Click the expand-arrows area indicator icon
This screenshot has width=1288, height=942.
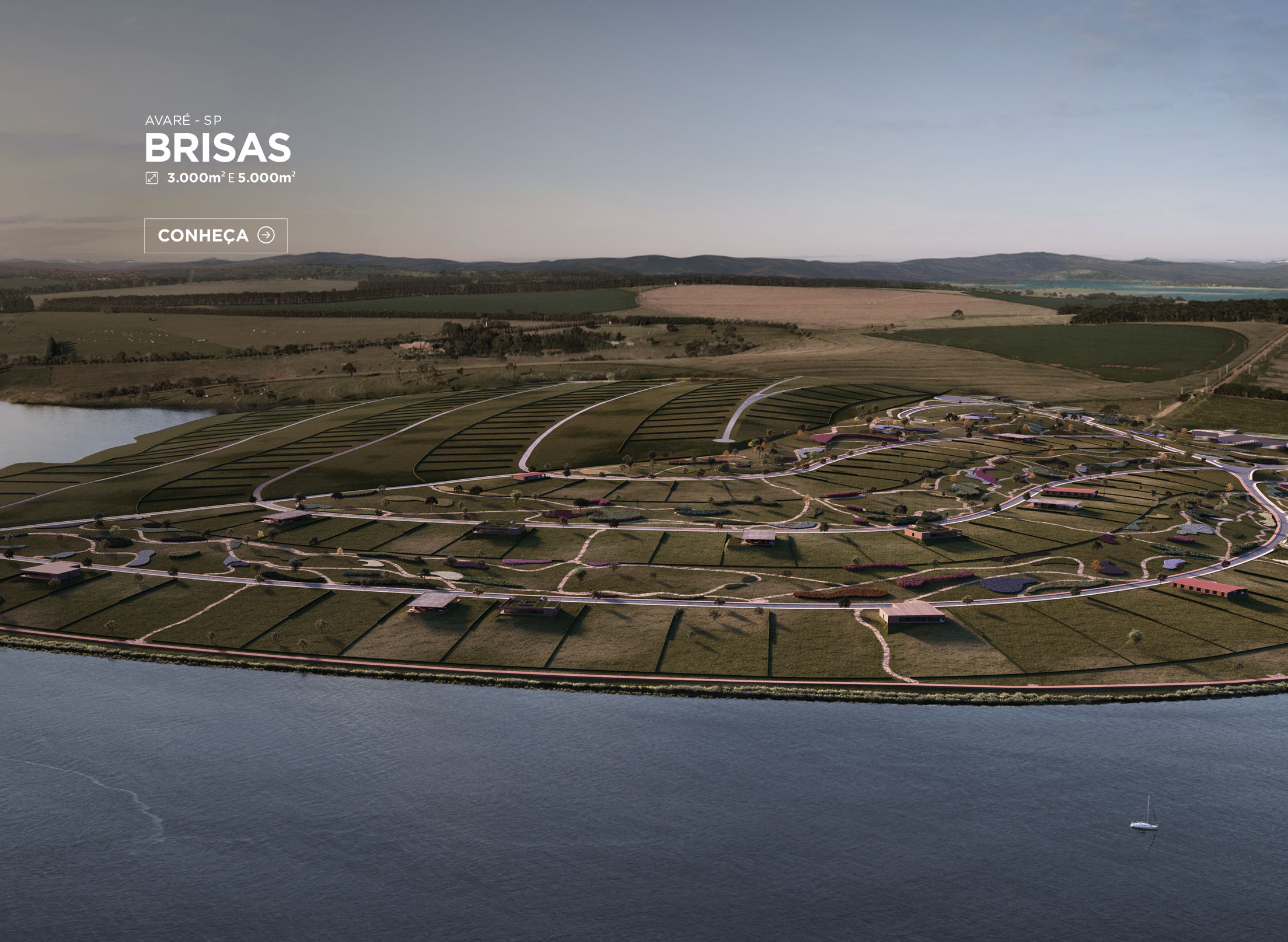[152, 178]
